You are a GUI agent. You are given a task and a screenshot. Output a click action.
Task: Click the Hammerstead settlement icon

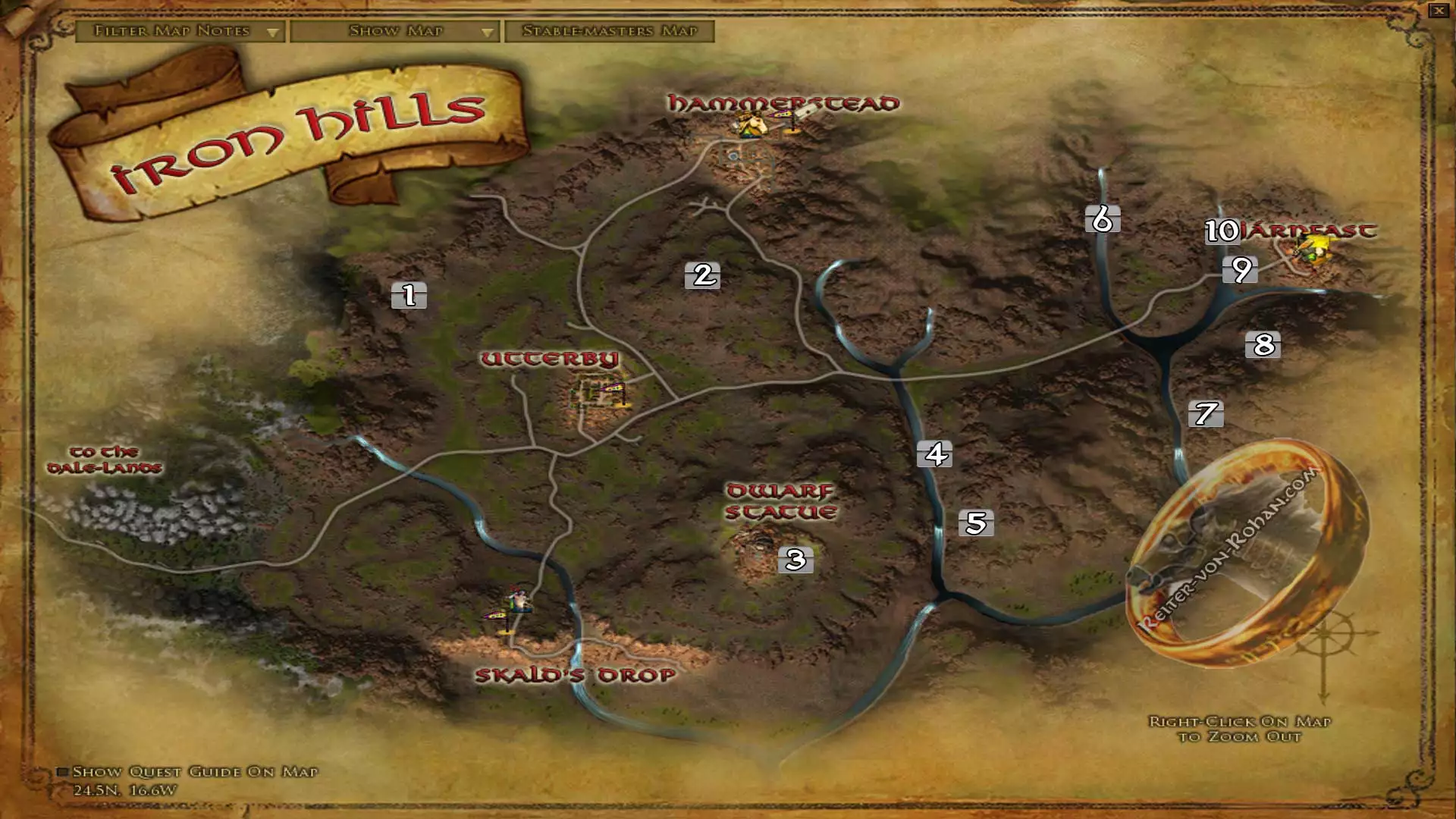[x=751, y=125]
